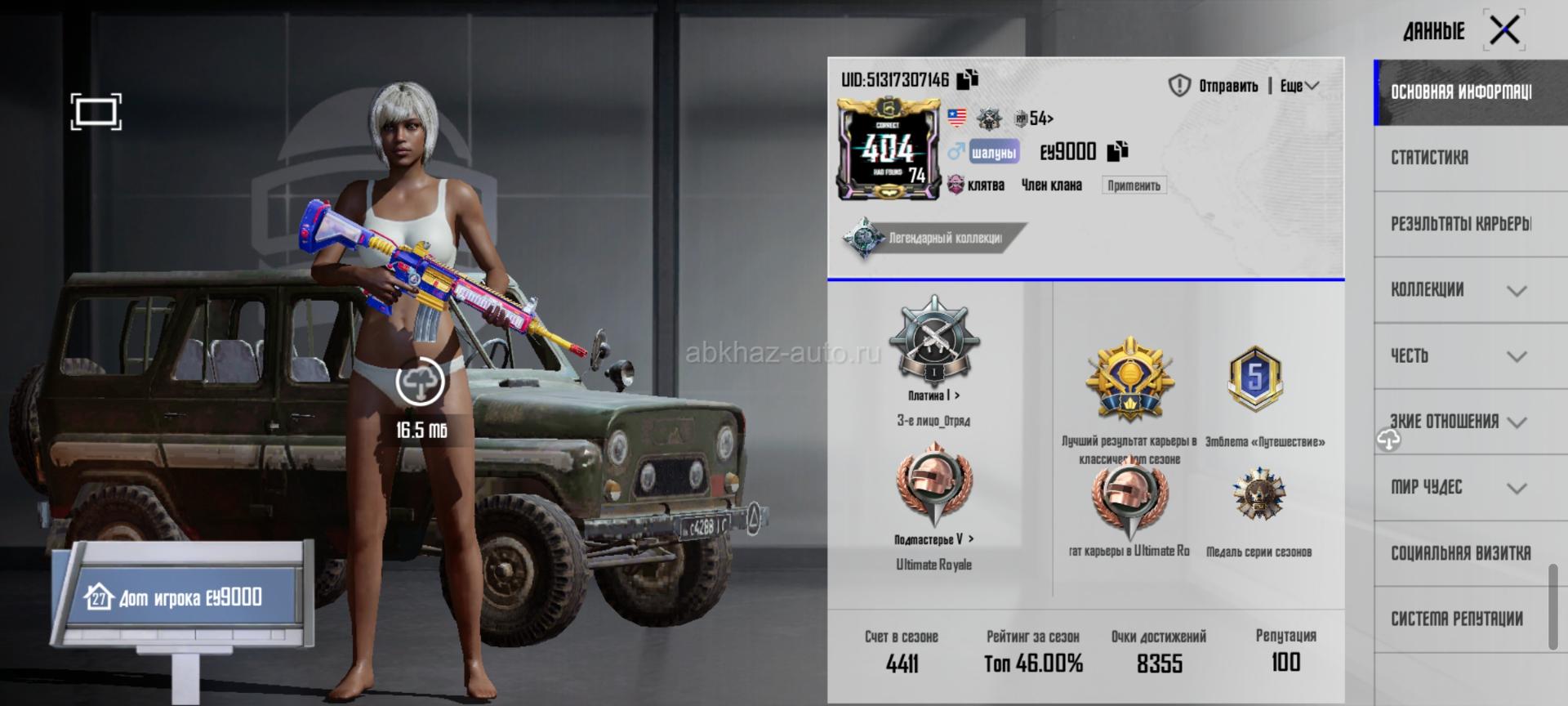1568x706 pixels.
Task: Close the player data panel
Action: point(1504,31)
